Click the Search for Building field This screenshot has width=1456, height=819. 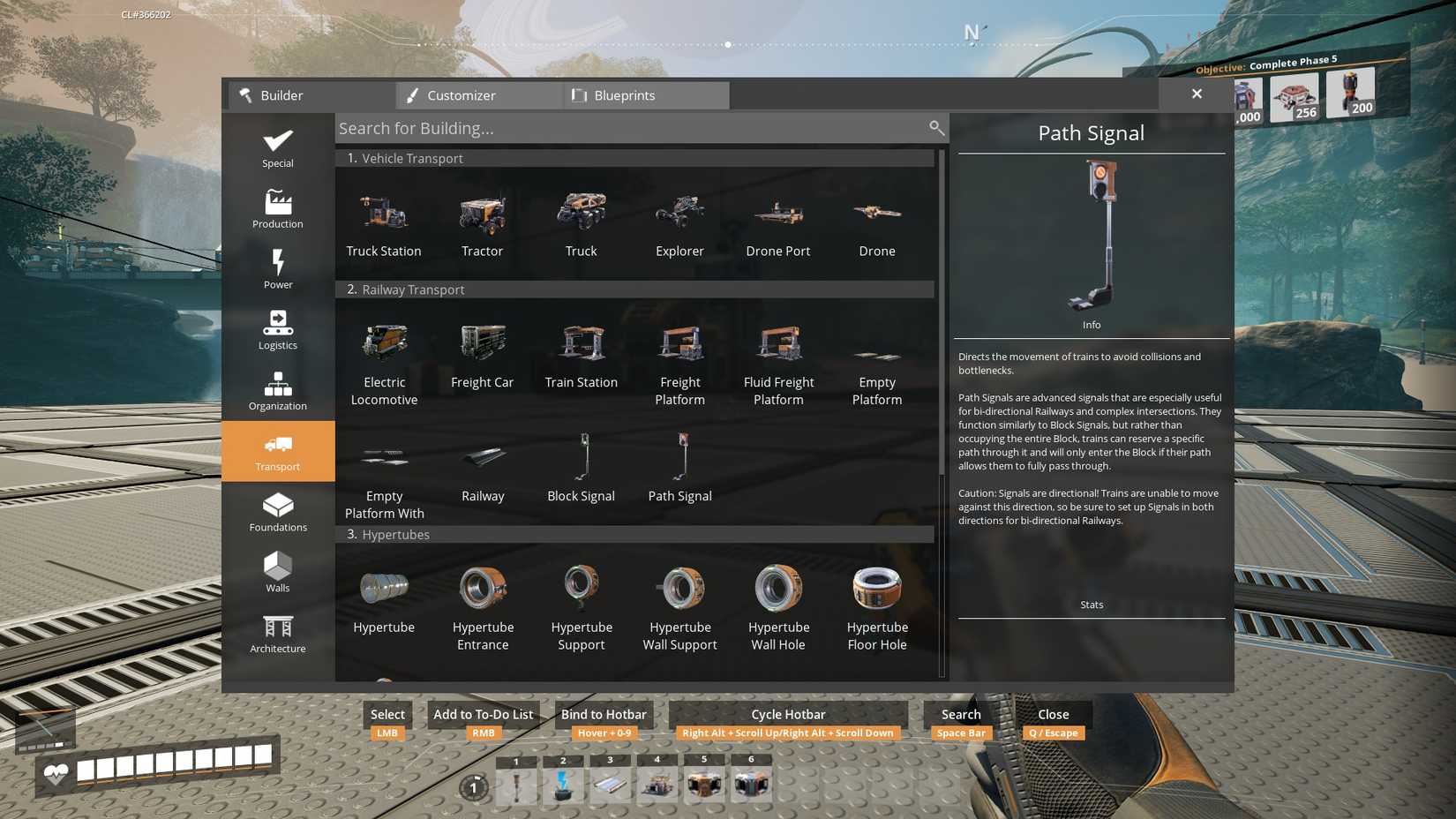(x=618, y=128)
